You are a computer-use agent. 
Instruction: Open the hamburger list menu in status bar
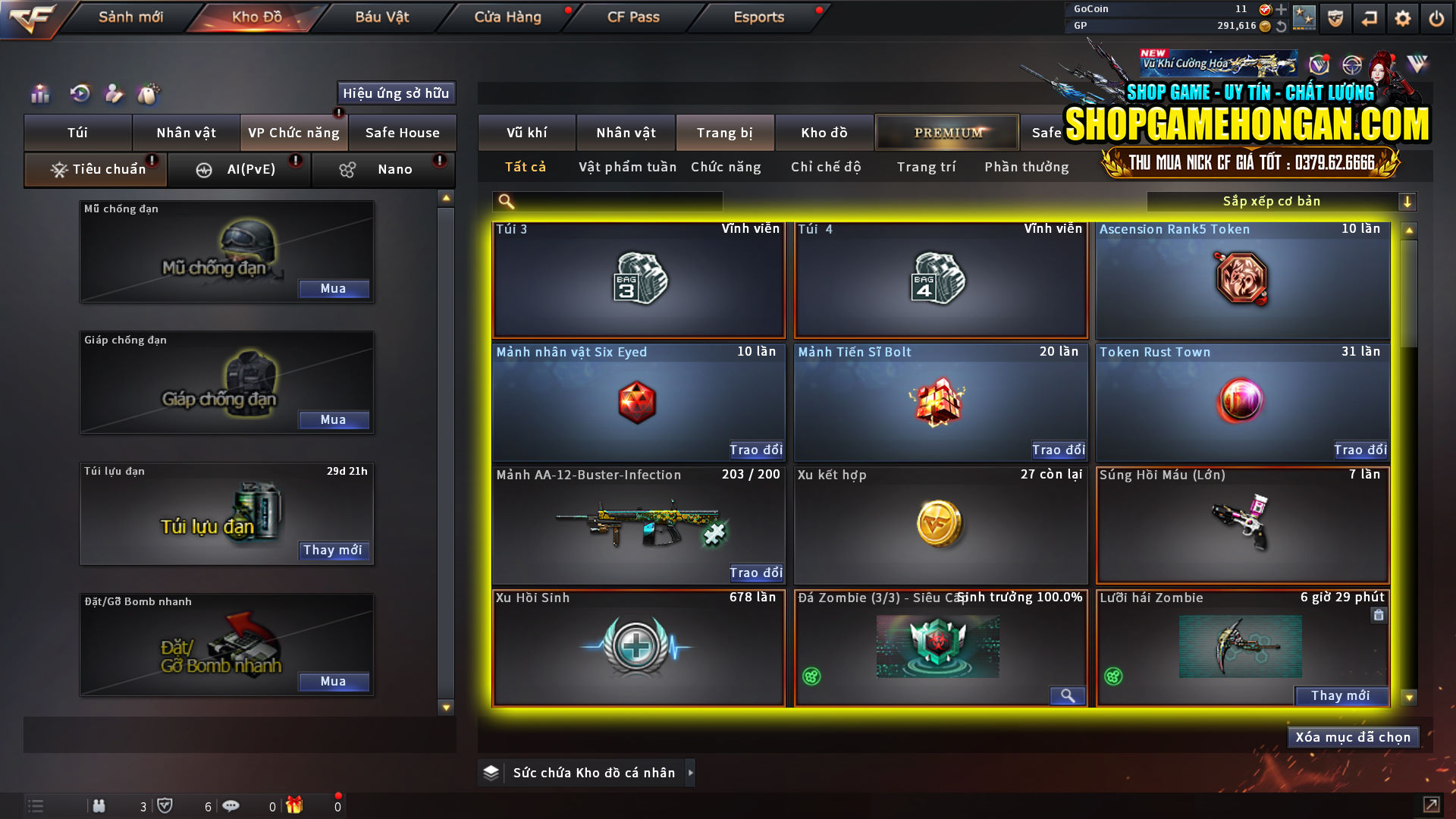(35, 806)
